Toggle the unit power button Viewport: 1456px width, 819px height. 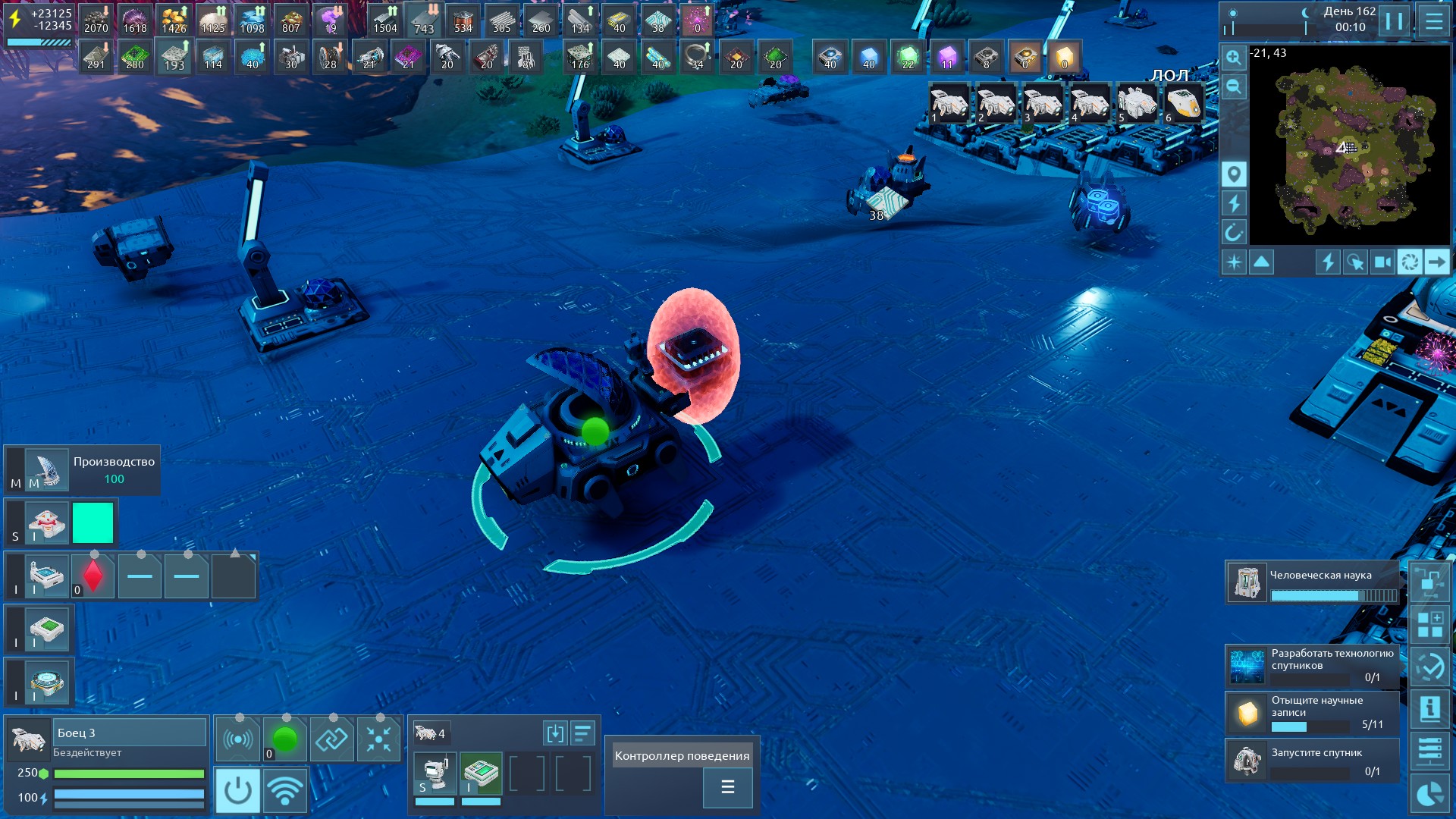click(237, 790)
